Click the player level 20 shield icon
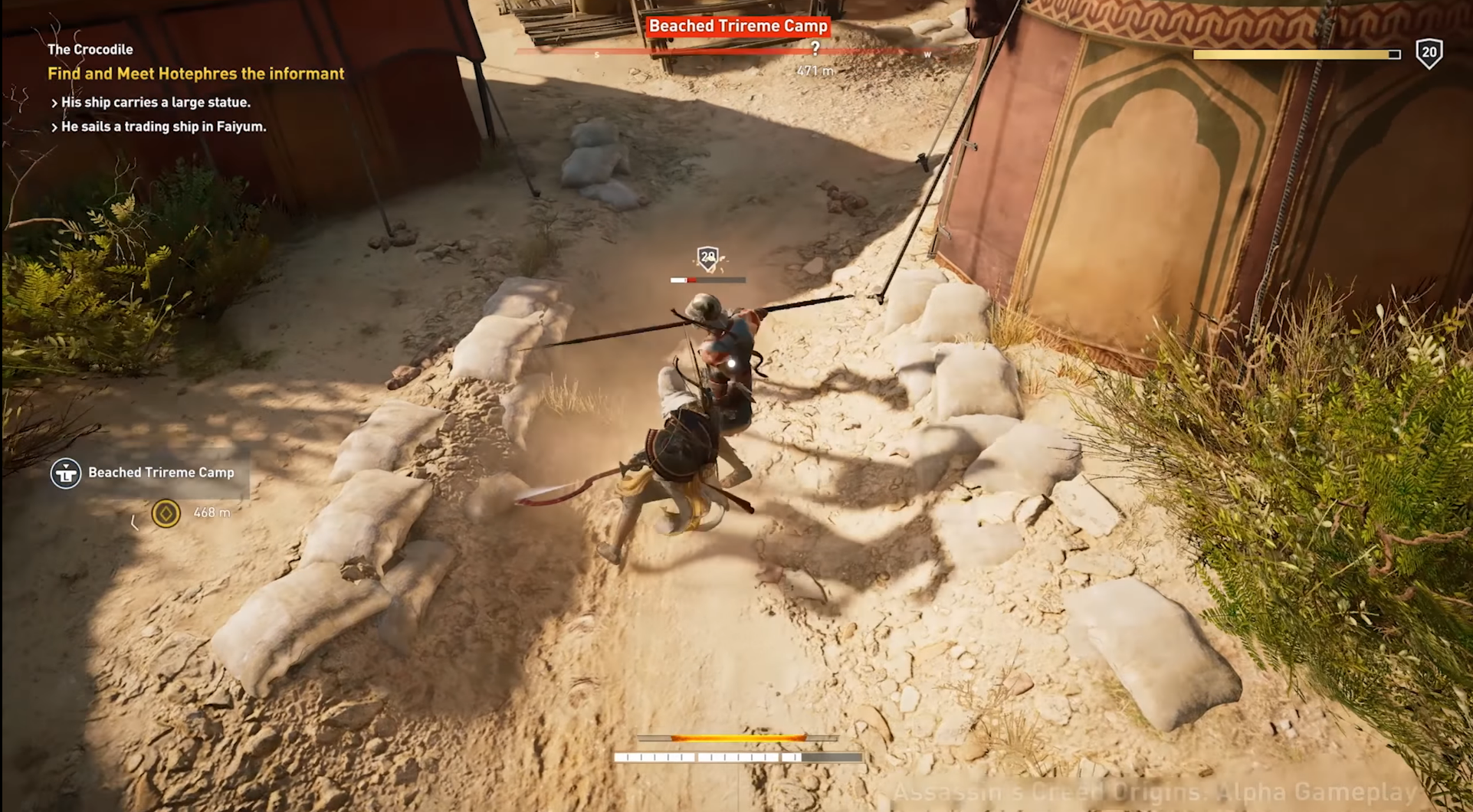The height and width of the screenshot is (812, 1473). pos(1429,54)
